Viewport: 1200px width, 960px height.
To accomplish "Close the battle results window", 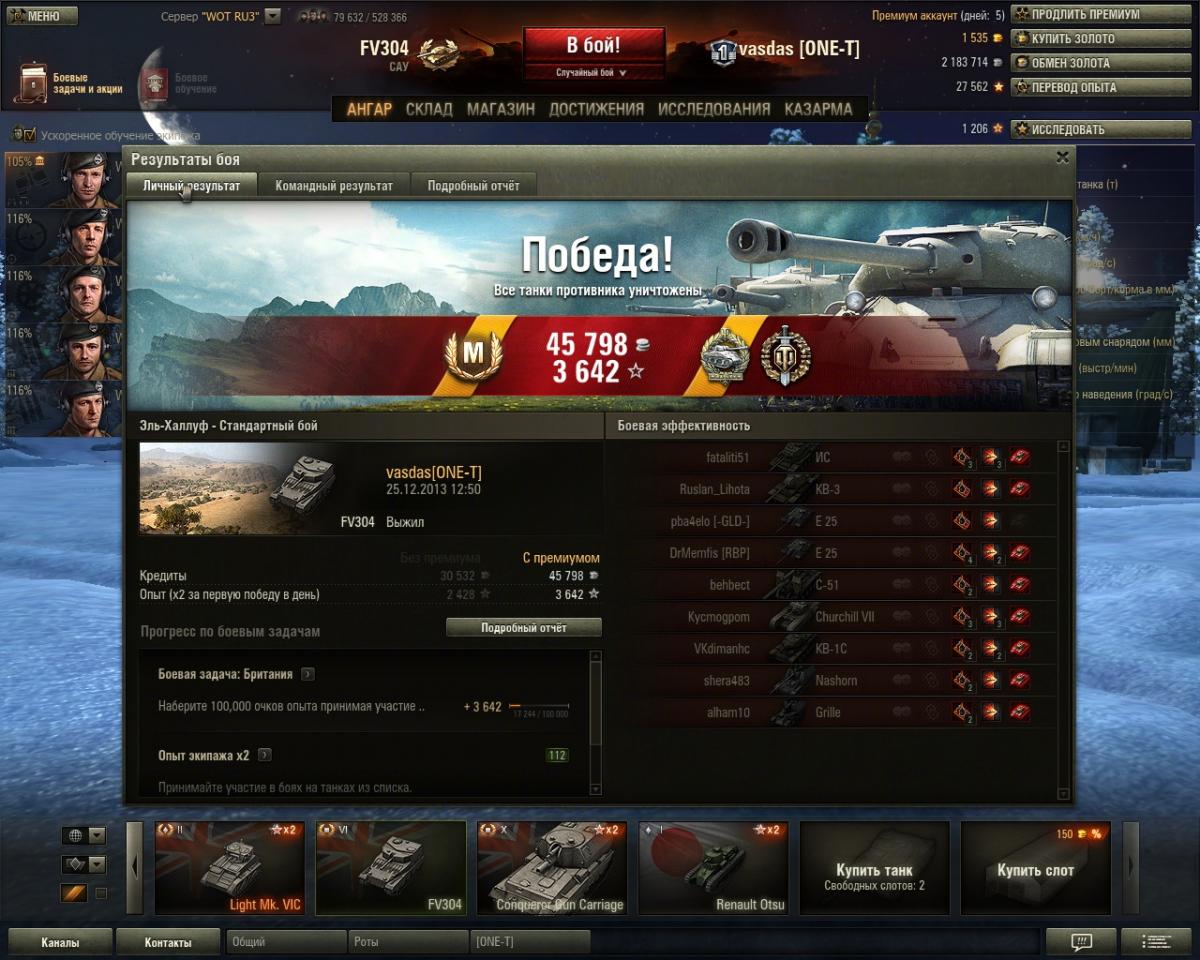I will (1062, 157).
